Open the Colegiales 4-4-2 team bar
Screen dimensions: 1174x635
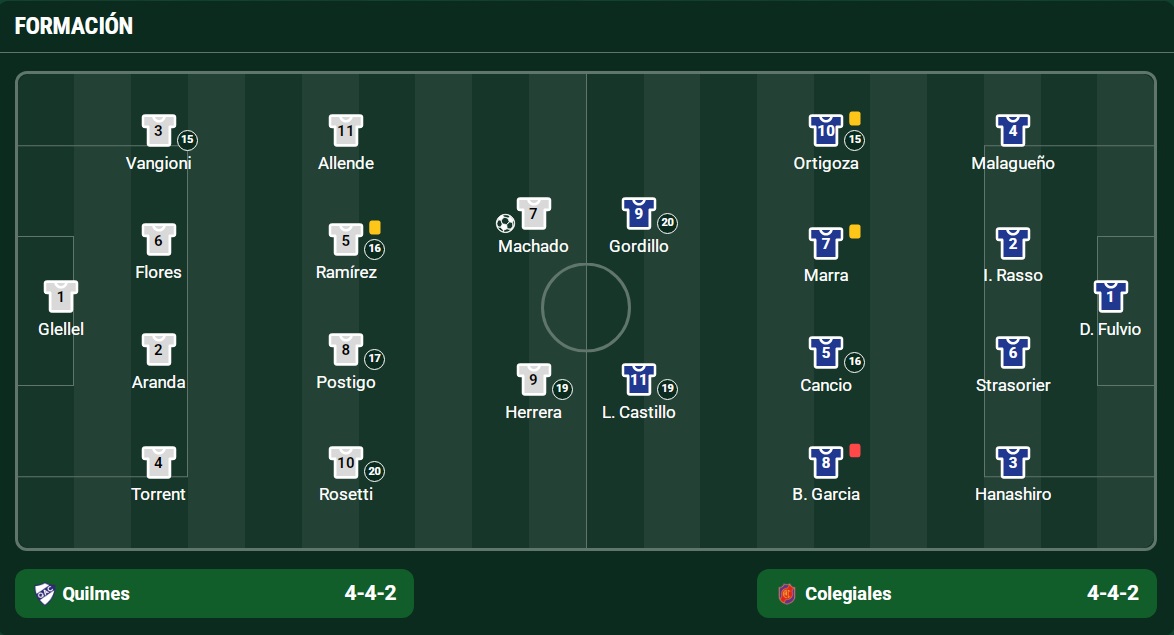[x=956, y=594]
